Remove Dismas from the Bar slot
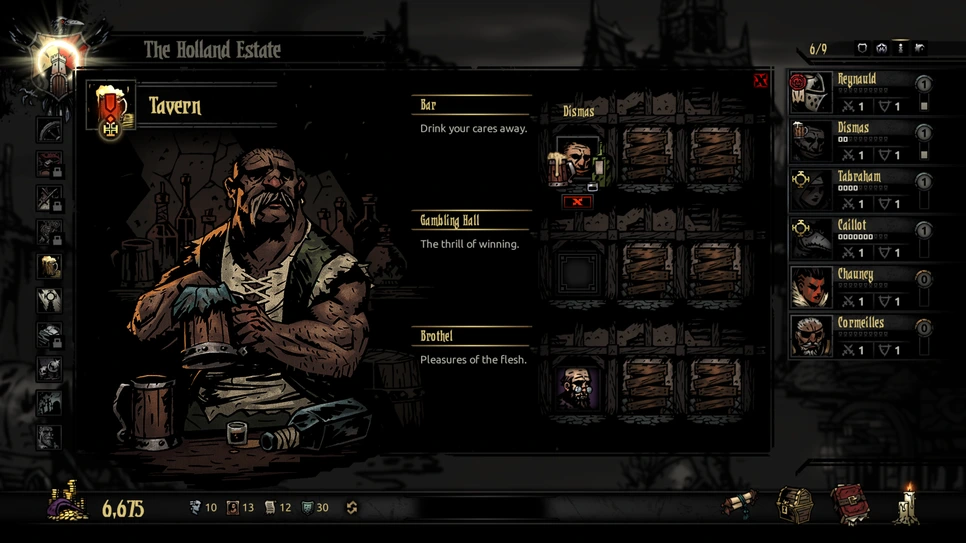Image resolution: width=966 pixels, height=543 pixels. pyautogui.click(x=577, y=202)
